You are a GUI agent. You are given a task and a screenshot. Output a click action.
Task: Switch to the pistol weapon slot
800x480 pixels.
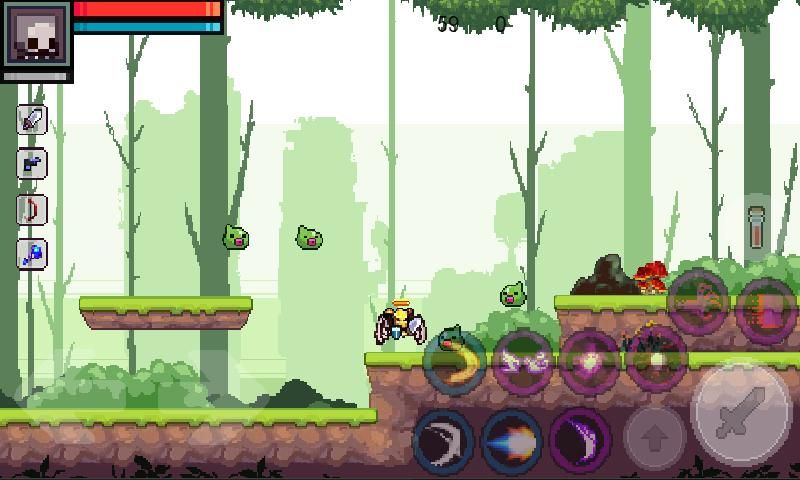coord(33,165)
